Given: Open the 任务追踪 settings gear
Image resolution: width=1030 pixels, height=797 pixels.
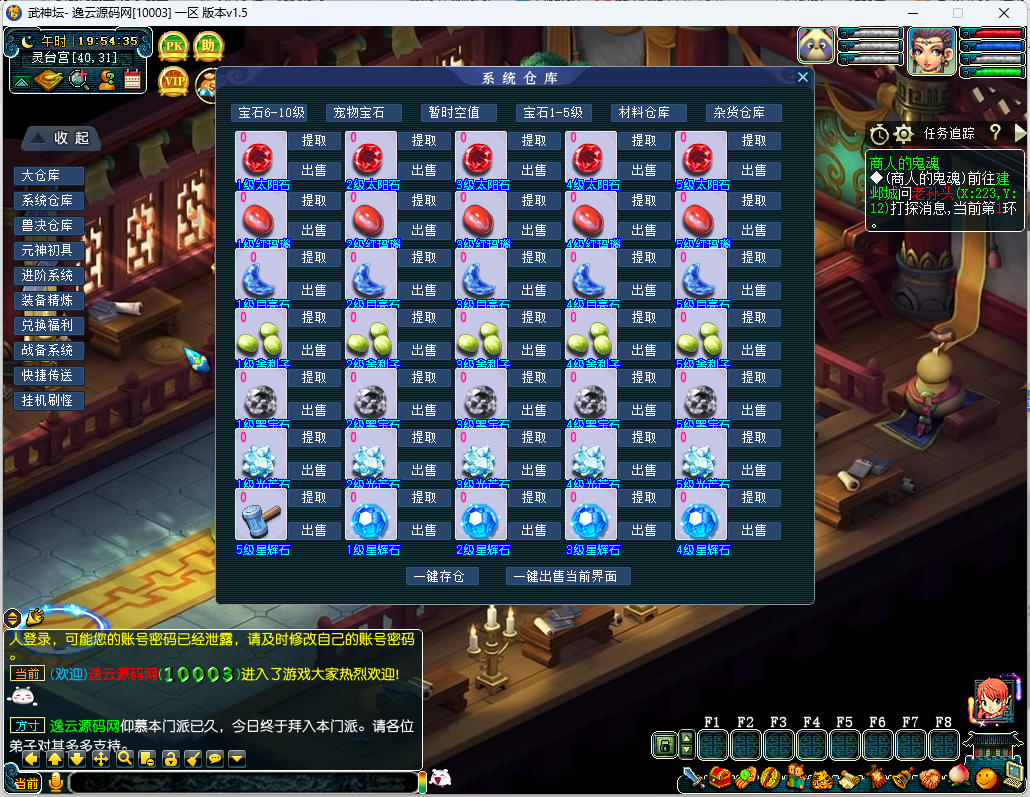Looking at the screenshot, I should coord(903,133).
